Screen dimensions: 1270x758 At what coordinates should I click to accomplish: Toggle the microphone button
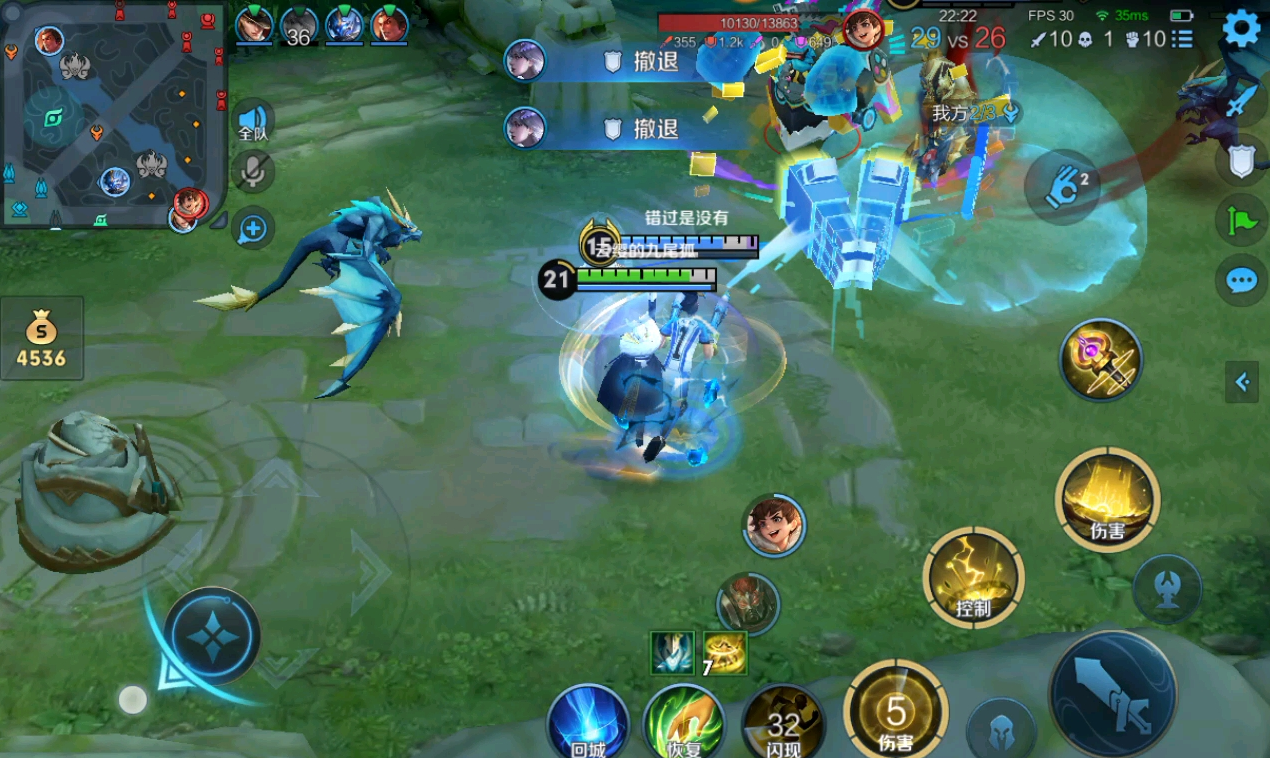coord(253,172)
